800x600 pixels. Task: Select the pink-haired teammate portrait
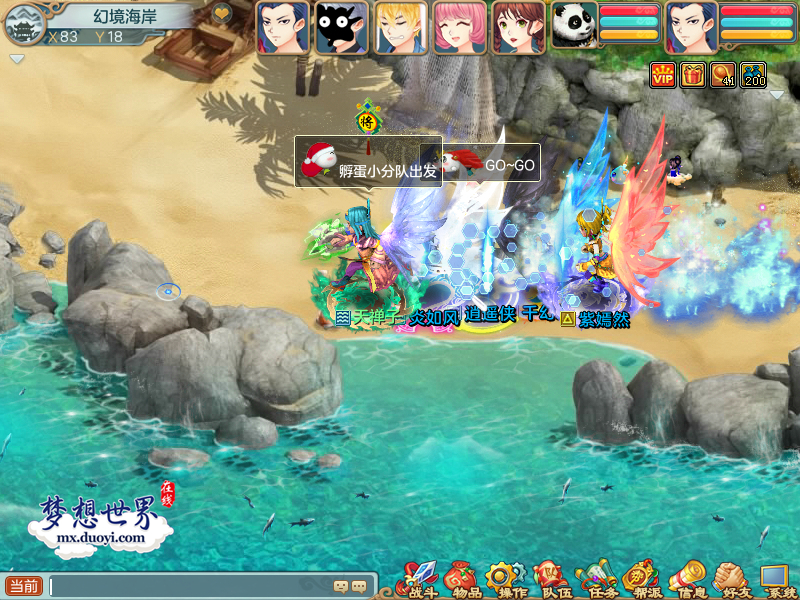tap(459, 27)
